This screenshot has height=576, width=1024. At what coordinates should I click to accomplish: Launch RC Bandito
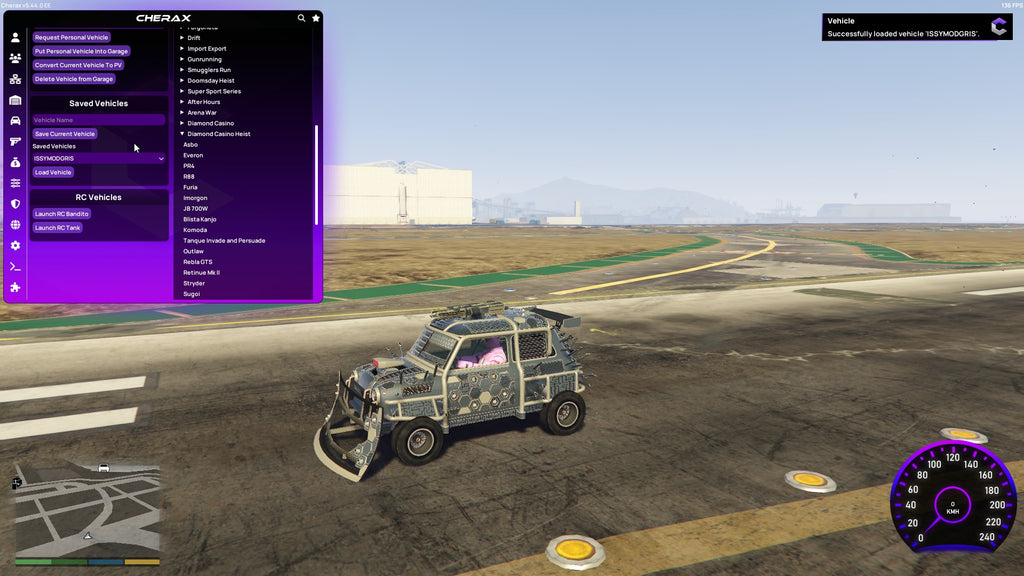point(61,214)
